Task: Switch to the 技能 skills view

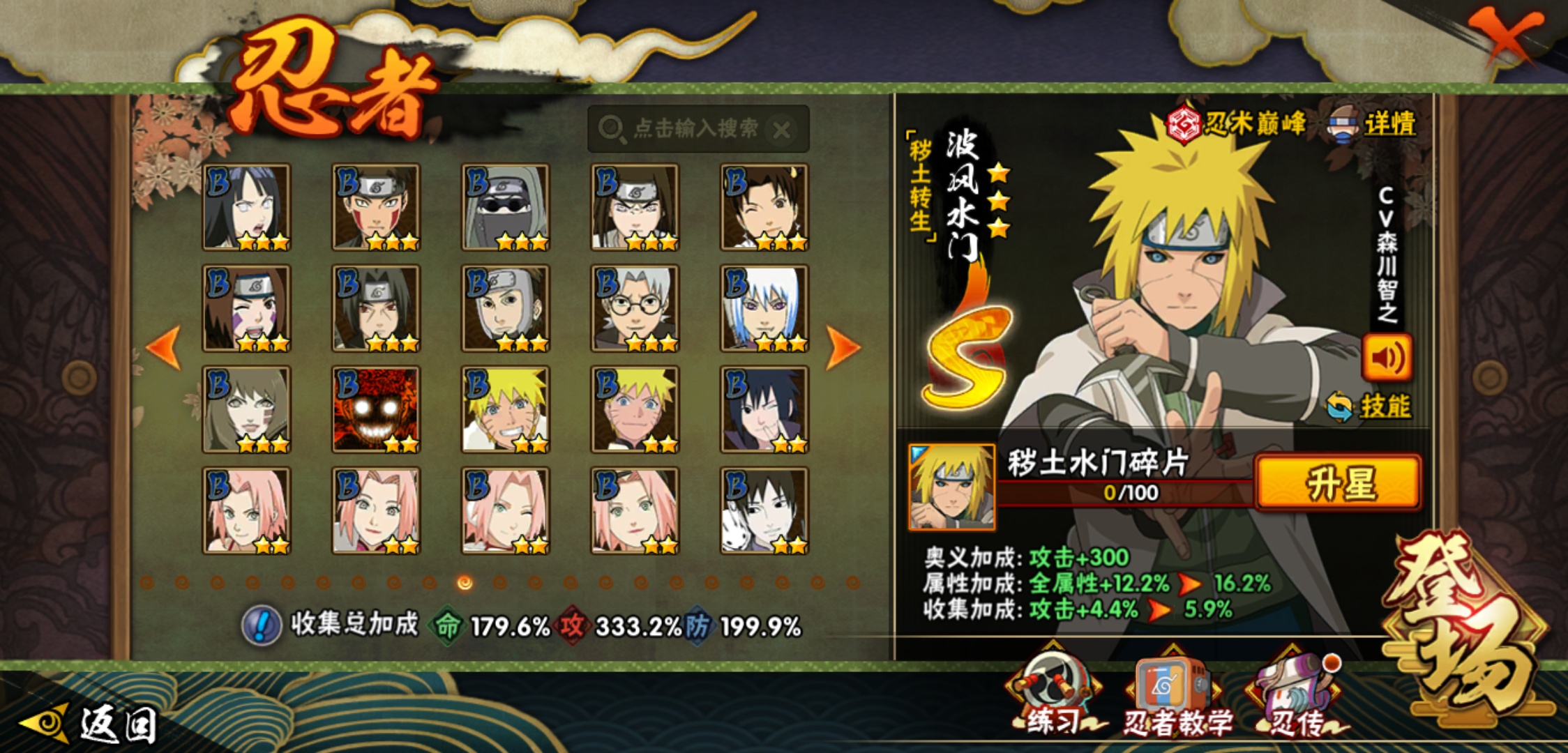Action: pos(1371,406)
